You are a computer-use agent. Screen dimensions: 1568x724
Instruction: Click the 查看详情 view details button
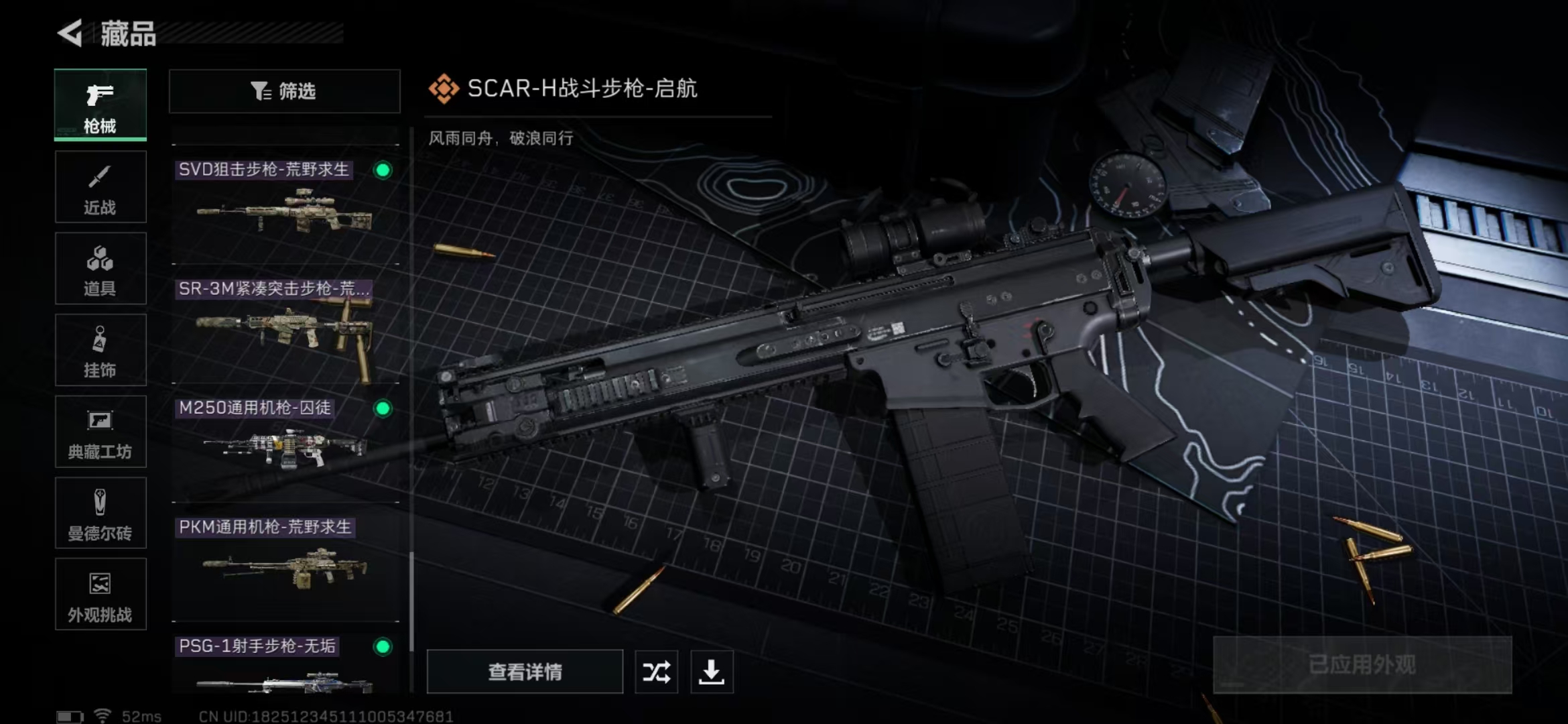click(x=525, y=672)
